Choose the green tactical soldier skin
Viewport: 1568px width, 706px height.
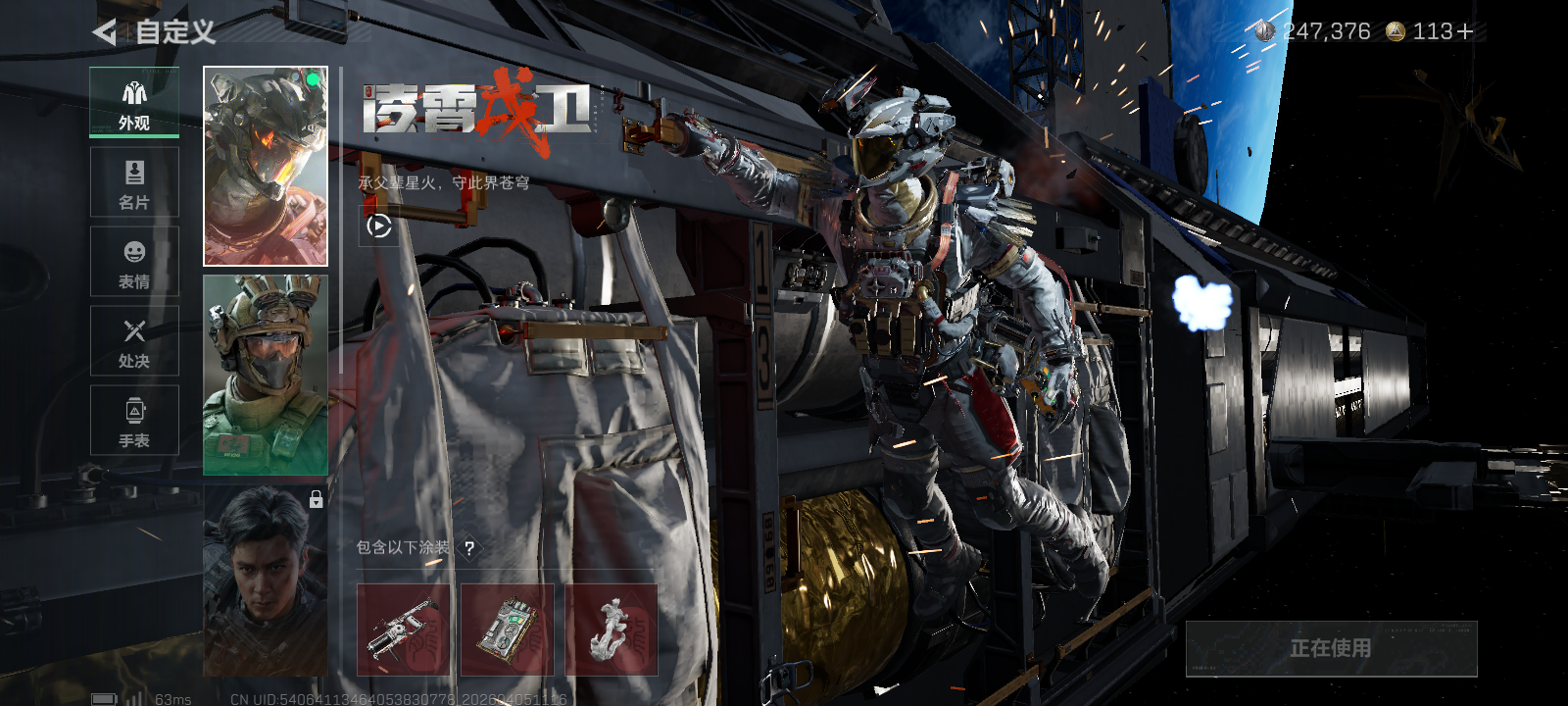tap(266, 376)
